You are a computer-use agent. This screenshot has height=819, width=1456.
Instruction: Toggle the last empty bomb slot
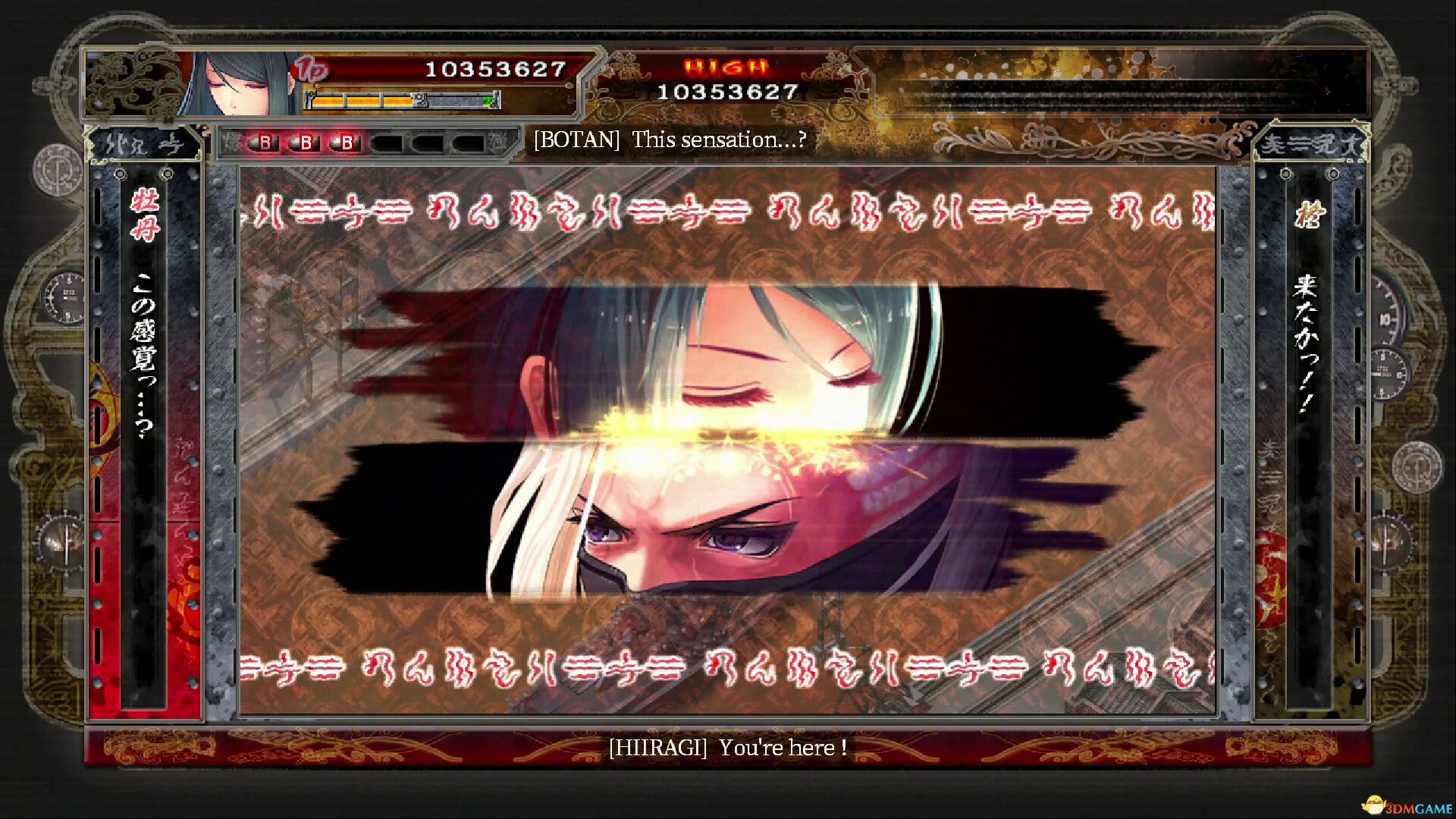[468, 143]
